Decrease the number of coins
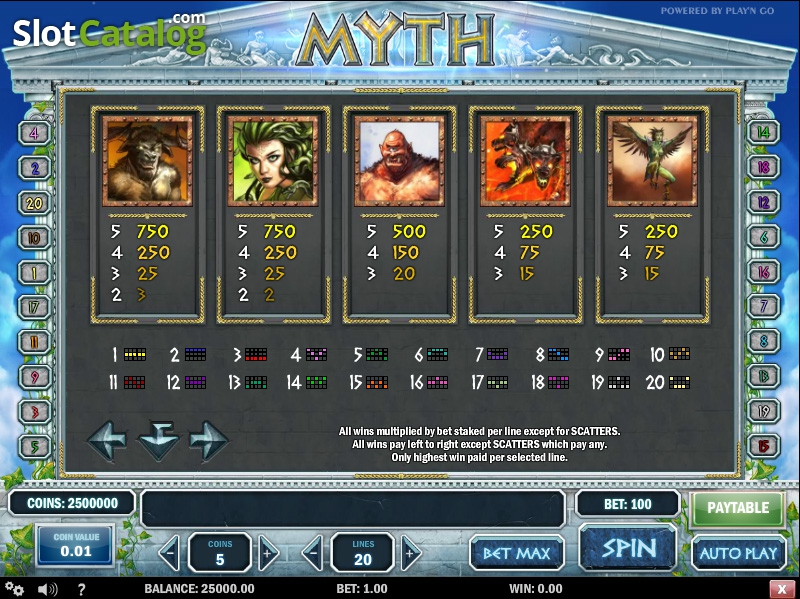800x599 pixels. point(171,551)
